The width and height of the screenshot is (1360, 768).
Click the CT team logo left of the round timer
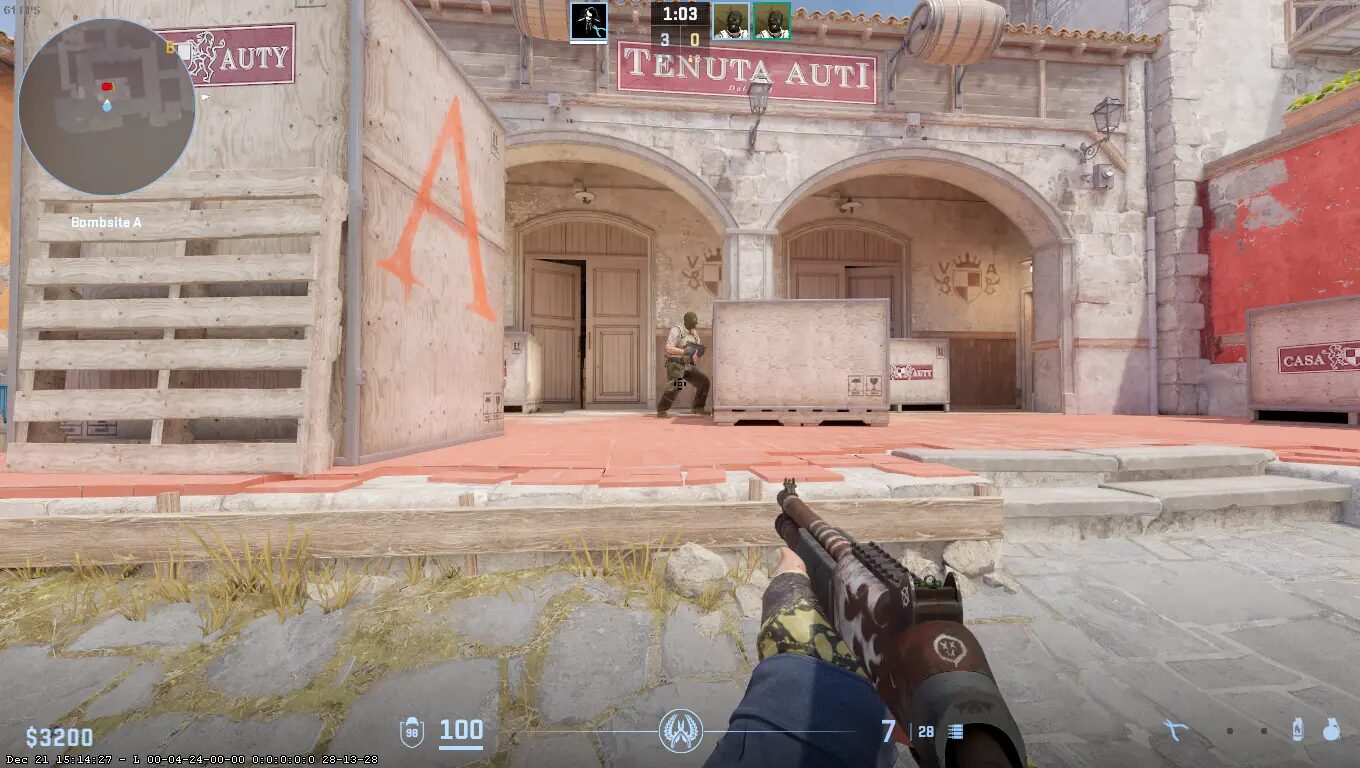coord(591,23)
